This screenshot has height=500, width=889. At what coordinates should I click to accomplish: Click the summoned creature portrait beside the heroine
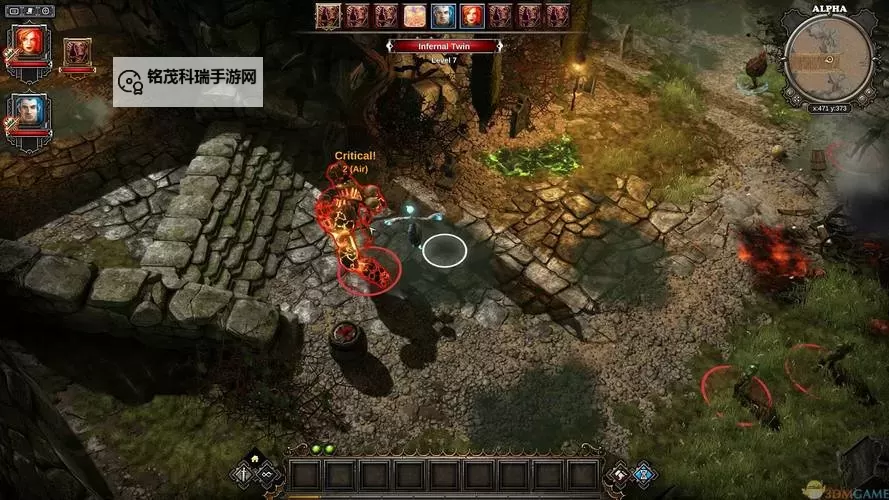[x=76, y=51]
